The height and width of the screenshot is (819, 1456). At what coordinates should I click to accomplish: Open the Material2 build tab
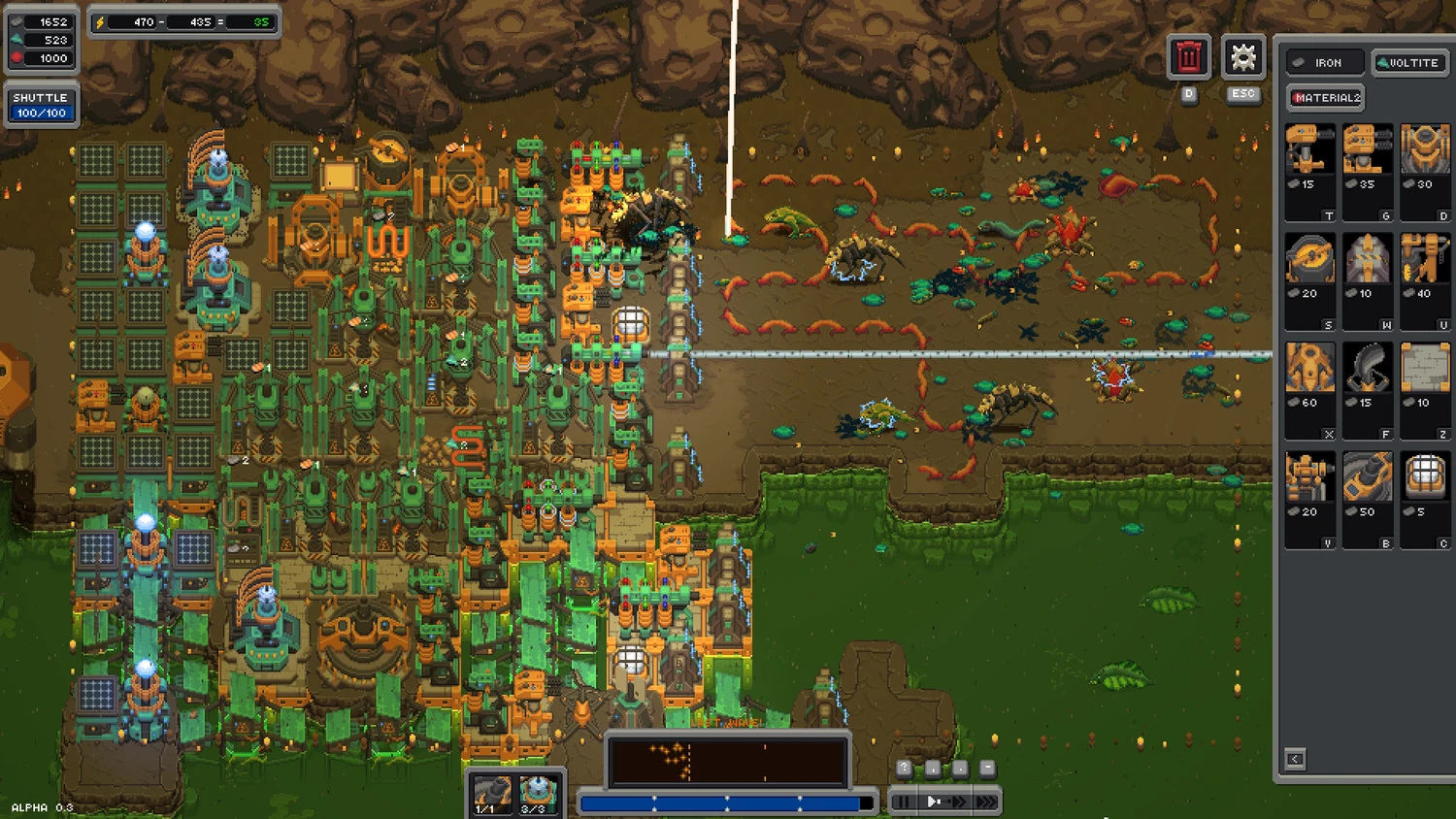1326,98
